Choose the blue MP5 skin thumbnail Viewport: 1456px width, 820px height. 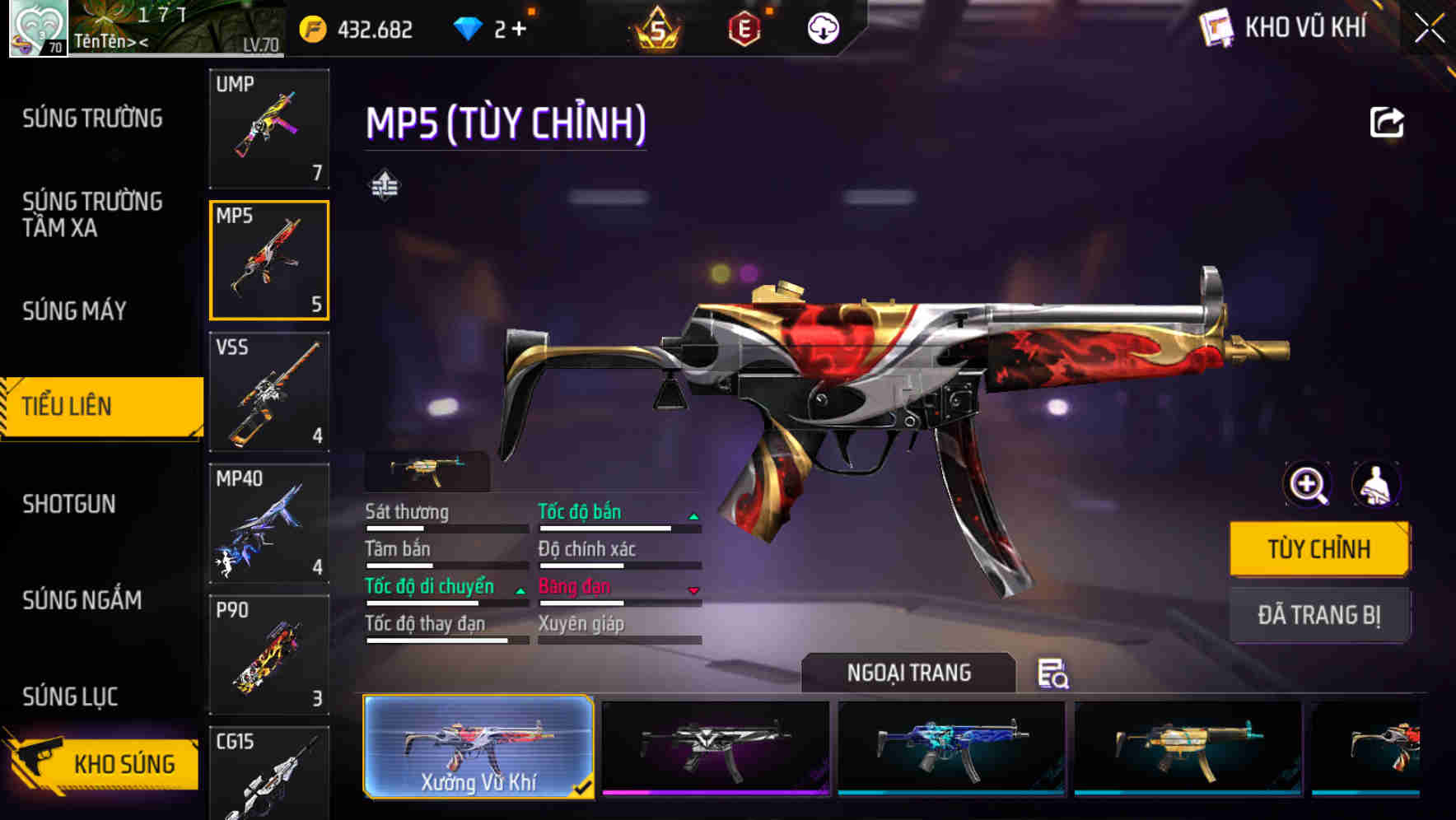coord(951,747)
